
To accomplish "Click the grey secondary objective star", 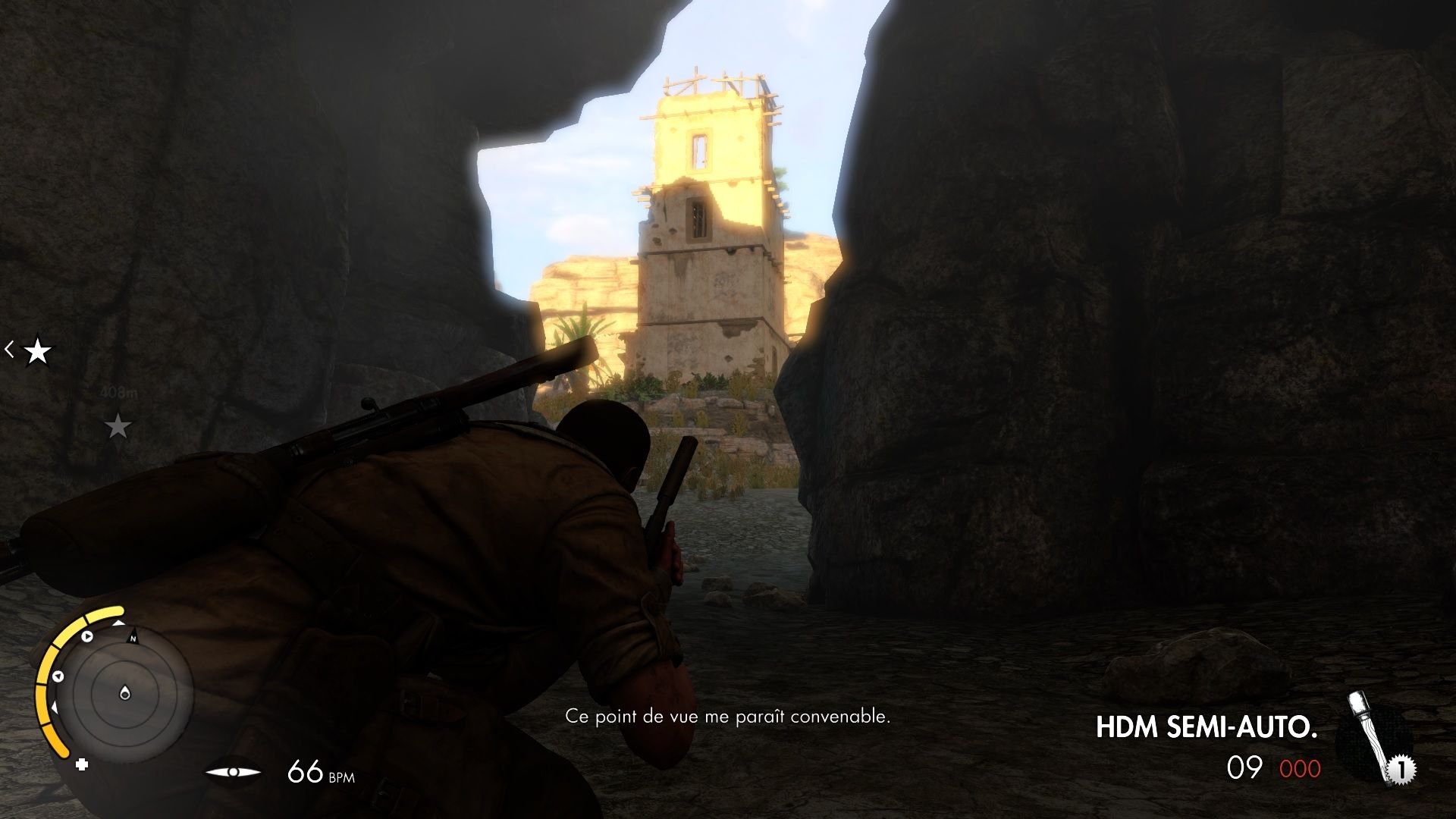I will 120,426.
